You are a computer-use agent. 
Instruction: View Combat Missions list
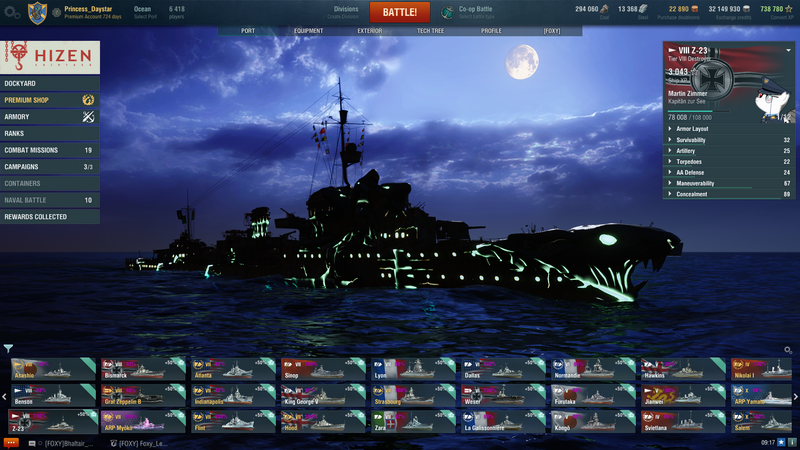pyautogui.click(x=50, y=150)
